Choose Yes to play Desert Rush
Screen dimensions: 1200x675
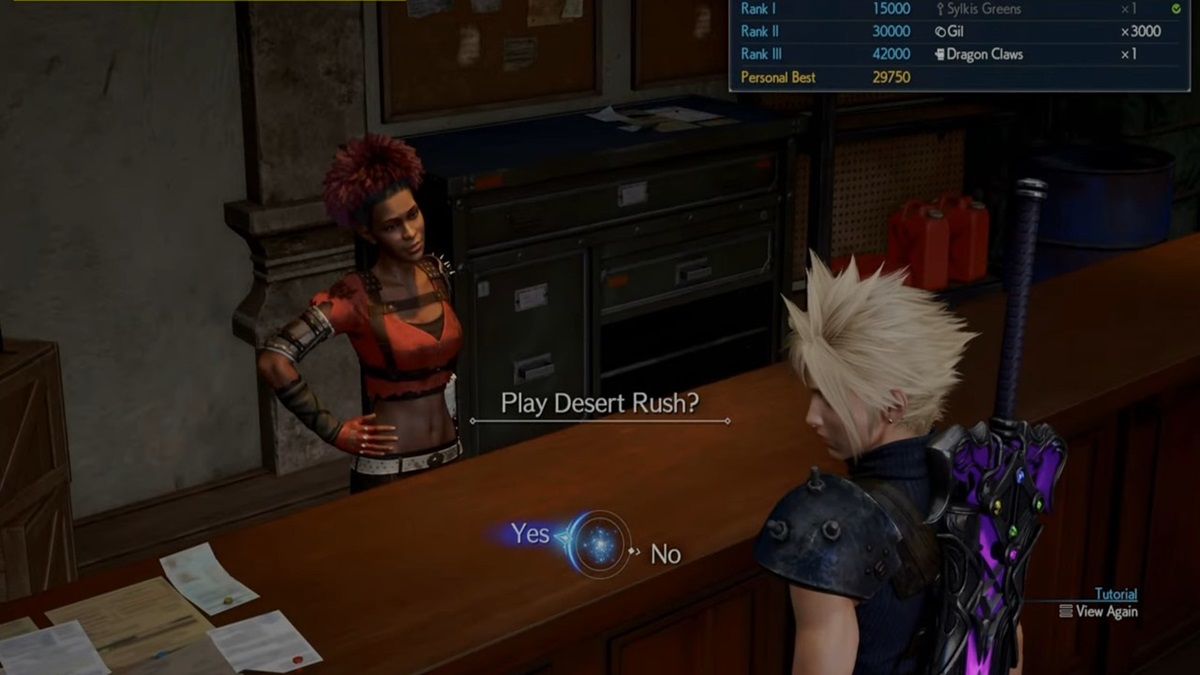(x=530, y=534)
